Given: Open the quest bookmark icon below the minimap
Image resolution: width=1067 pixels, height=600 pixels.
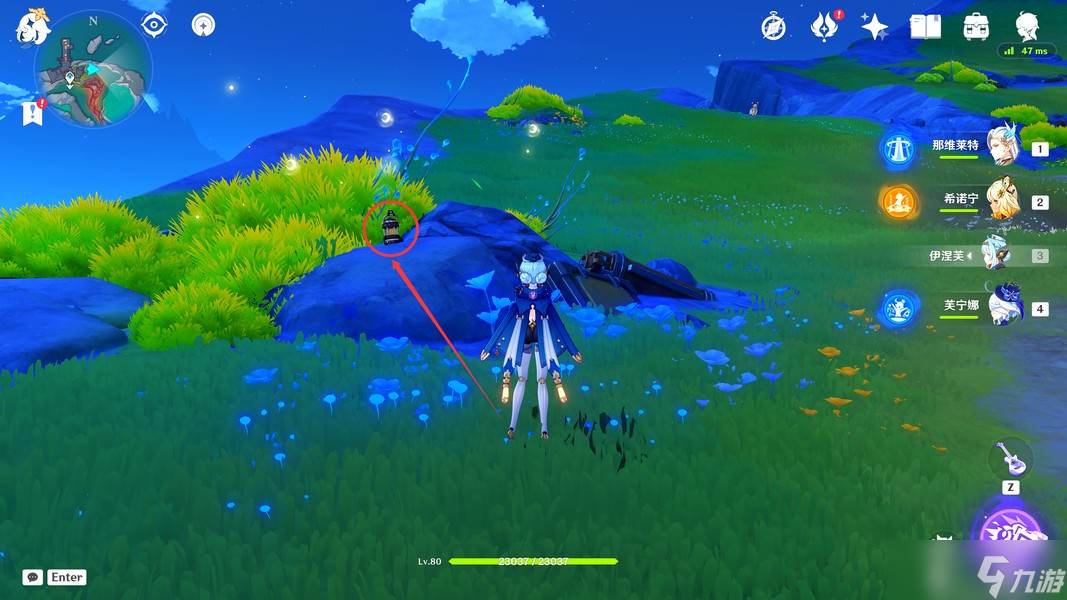Looking at the screenshot, I should pyautogui.click(x=33, y=112).
